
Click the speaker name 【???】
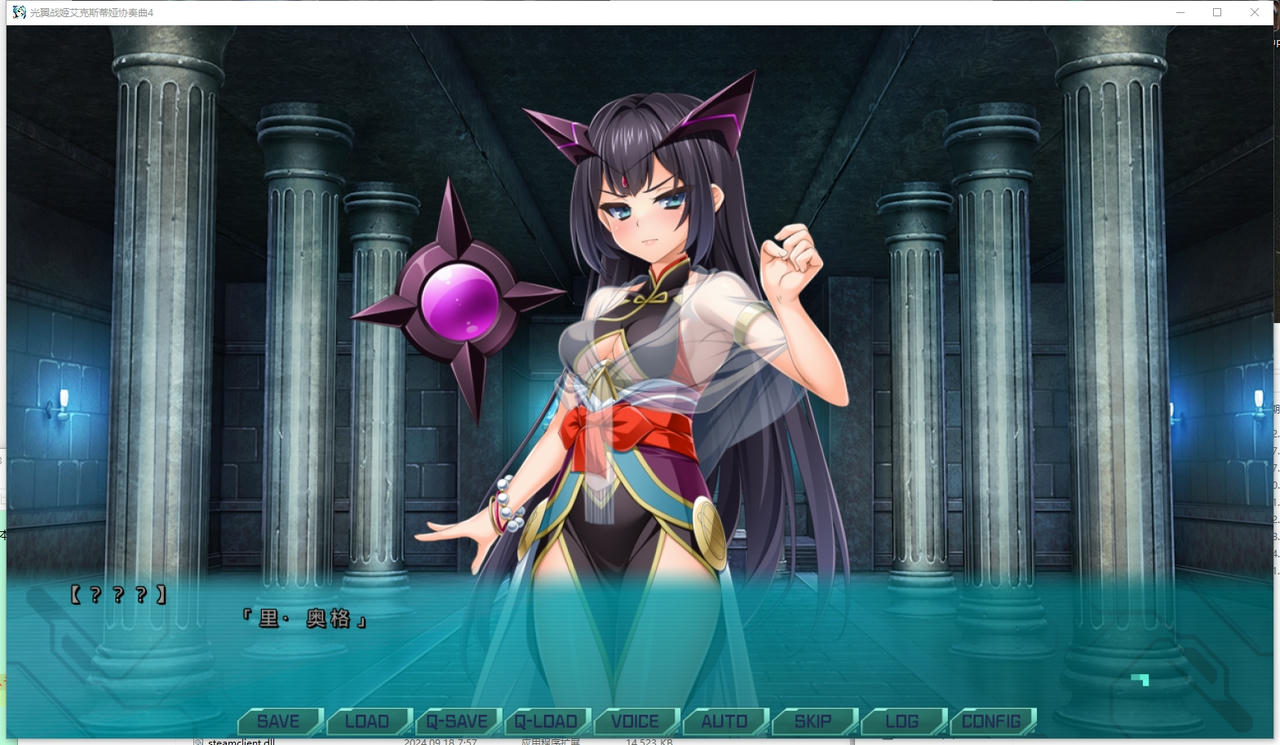(117, 592)
